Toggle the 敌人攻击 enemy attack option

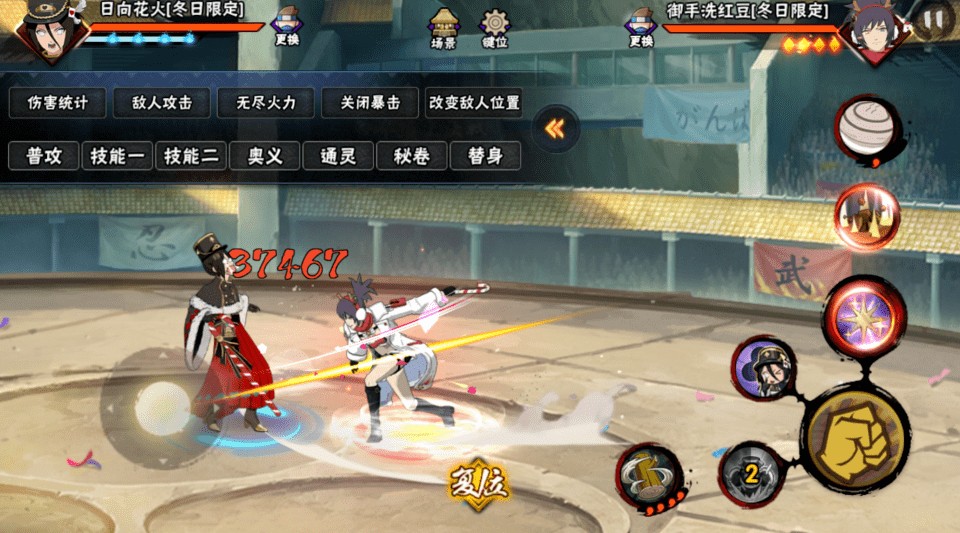point(161,102)
